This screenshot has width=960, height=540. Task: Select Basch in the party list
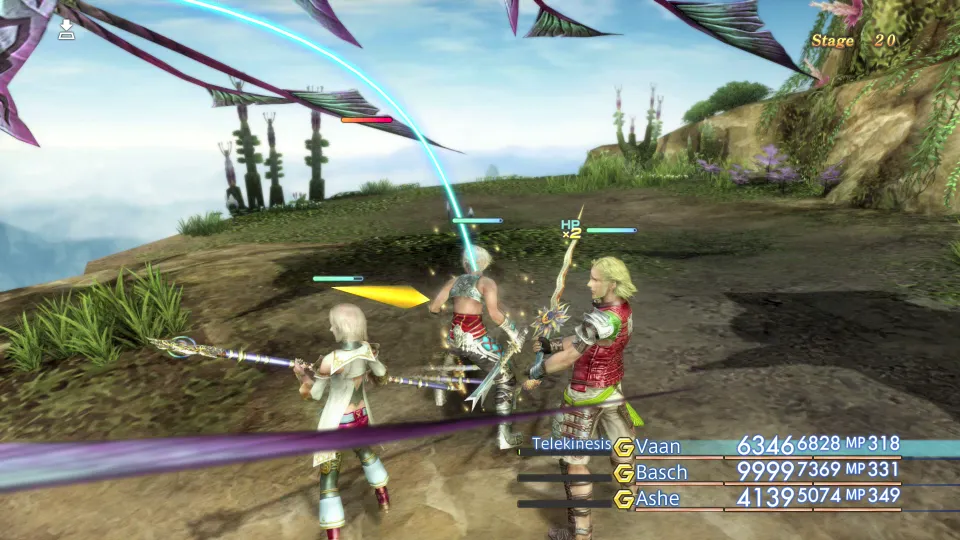tap(662, 472)
